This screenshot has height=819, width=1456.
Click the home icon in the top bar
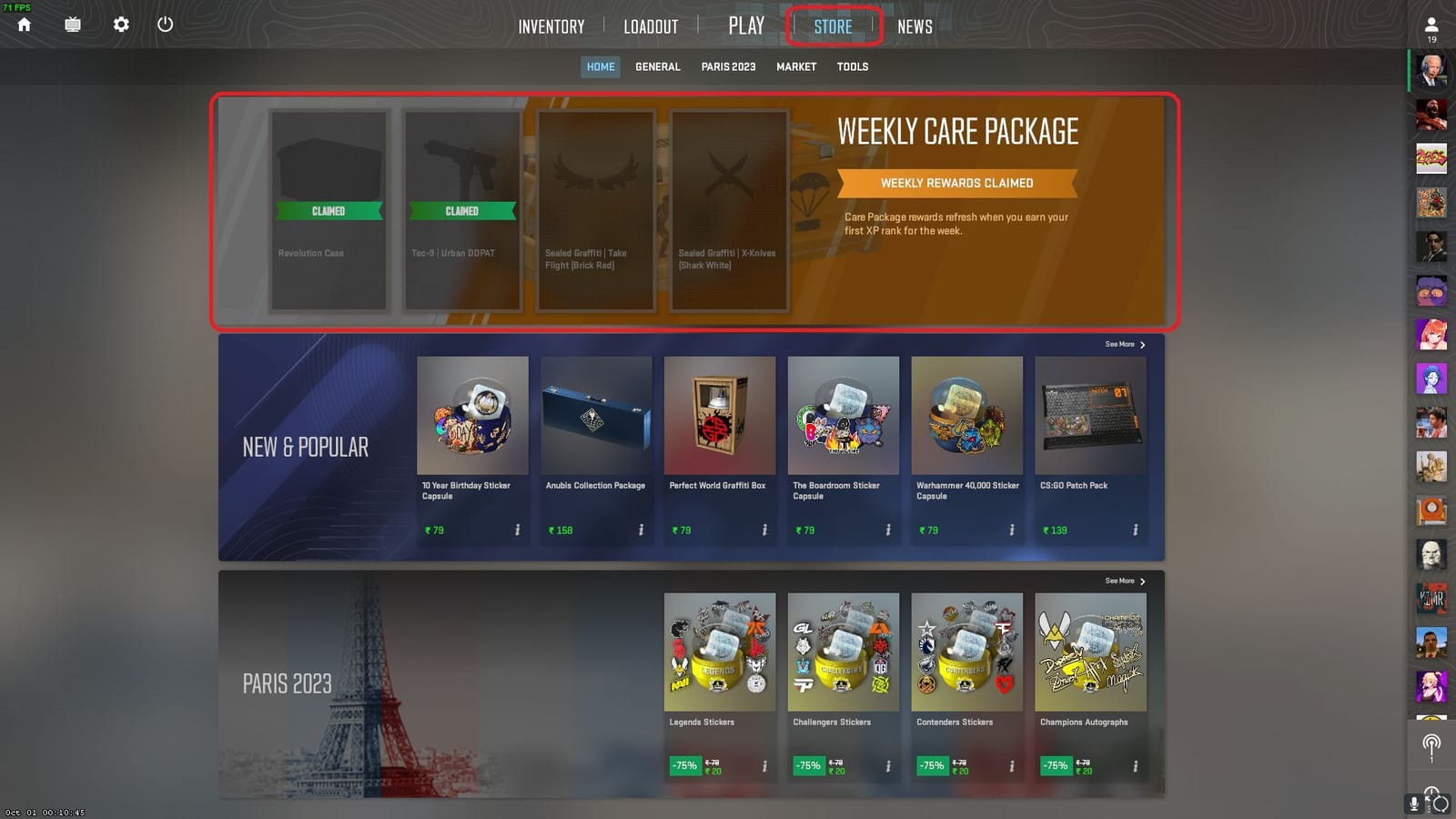tap(23, 25)
